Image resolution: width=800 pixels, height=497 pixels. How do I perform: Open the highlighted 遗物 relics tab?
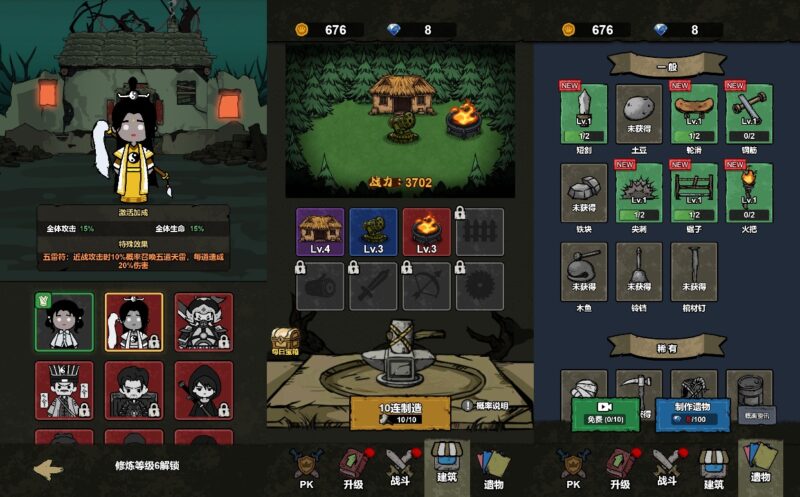760,467
